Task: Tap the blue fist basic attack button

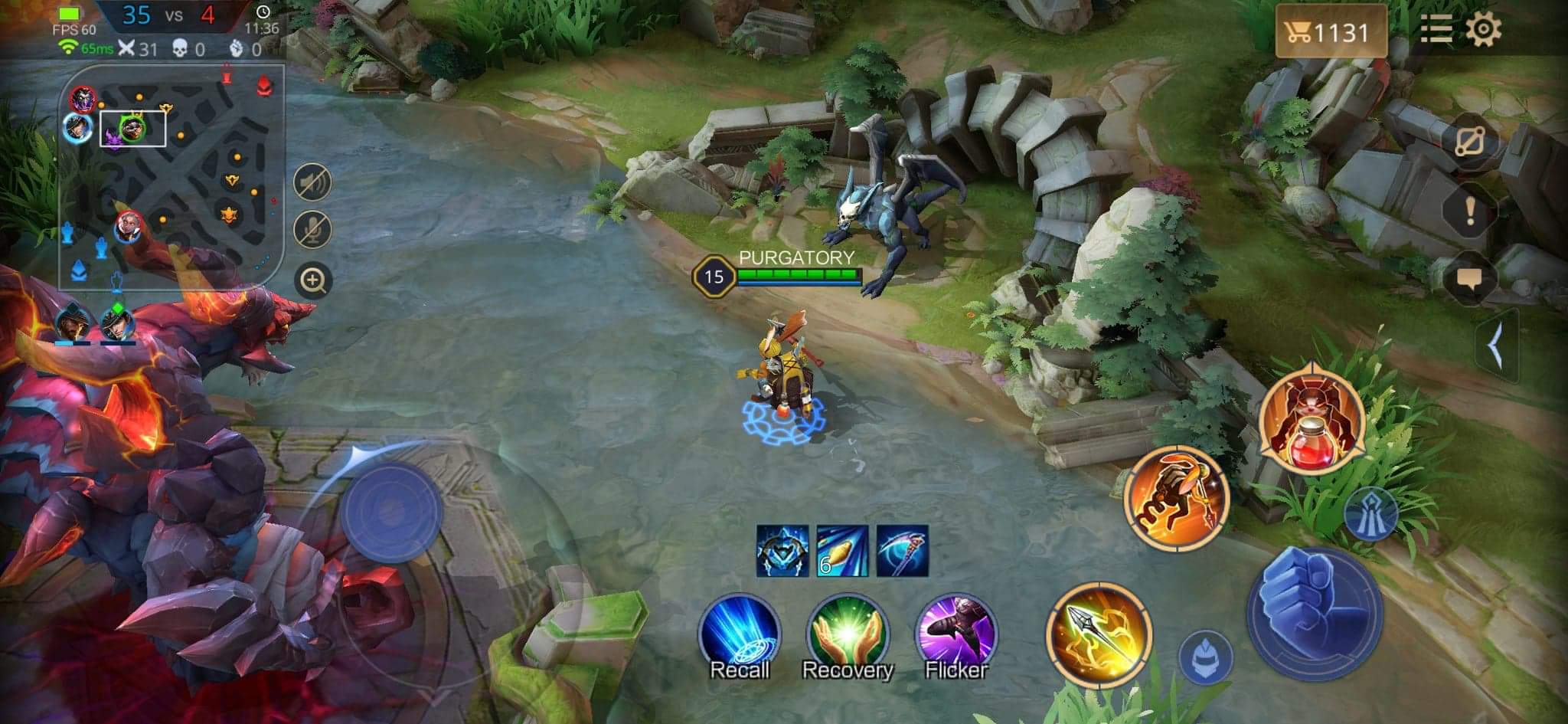Action: (1315, 613)
